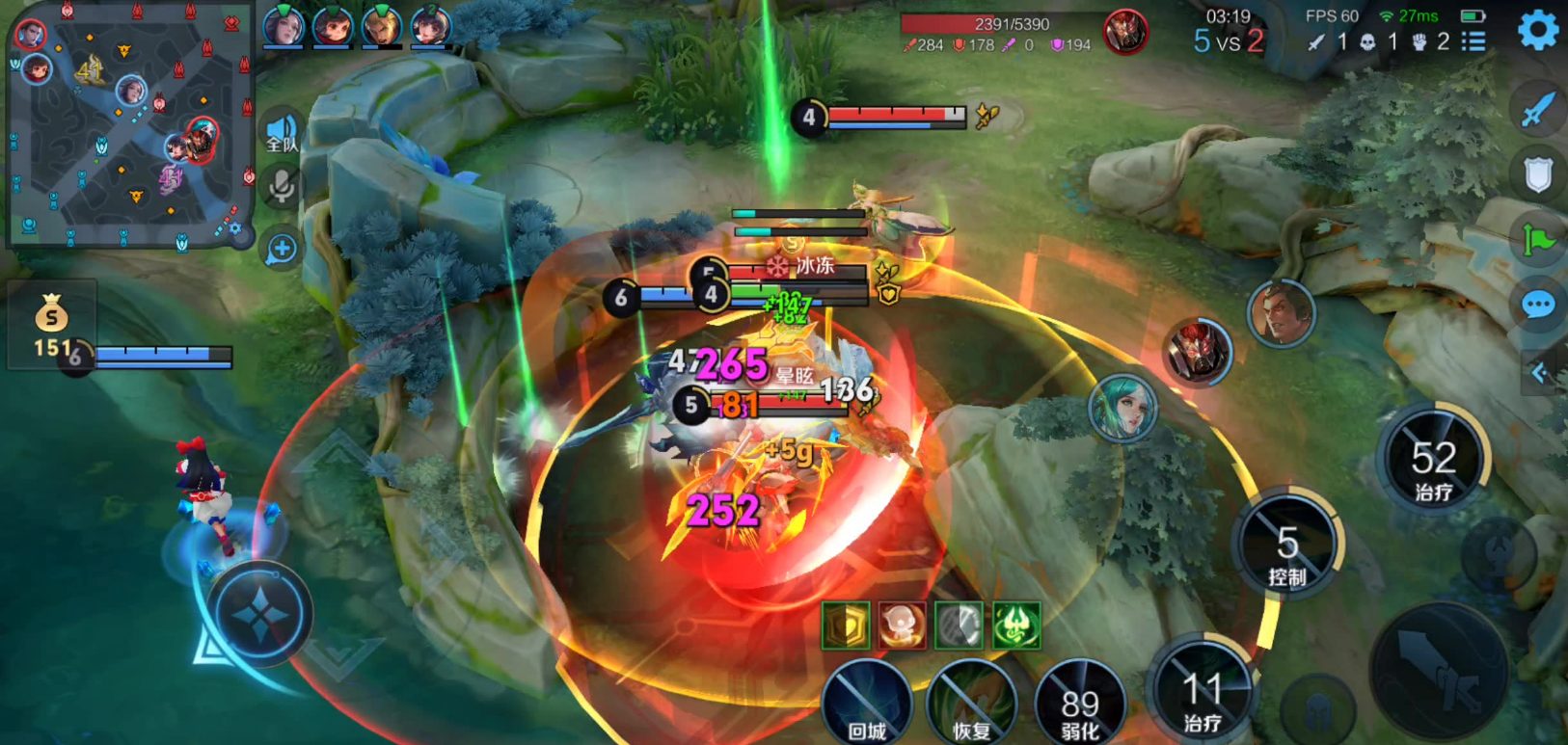This screenshot has height=745, width=1568.
Task: Send the green flag rally signal
Action: tap(1537, 240)
